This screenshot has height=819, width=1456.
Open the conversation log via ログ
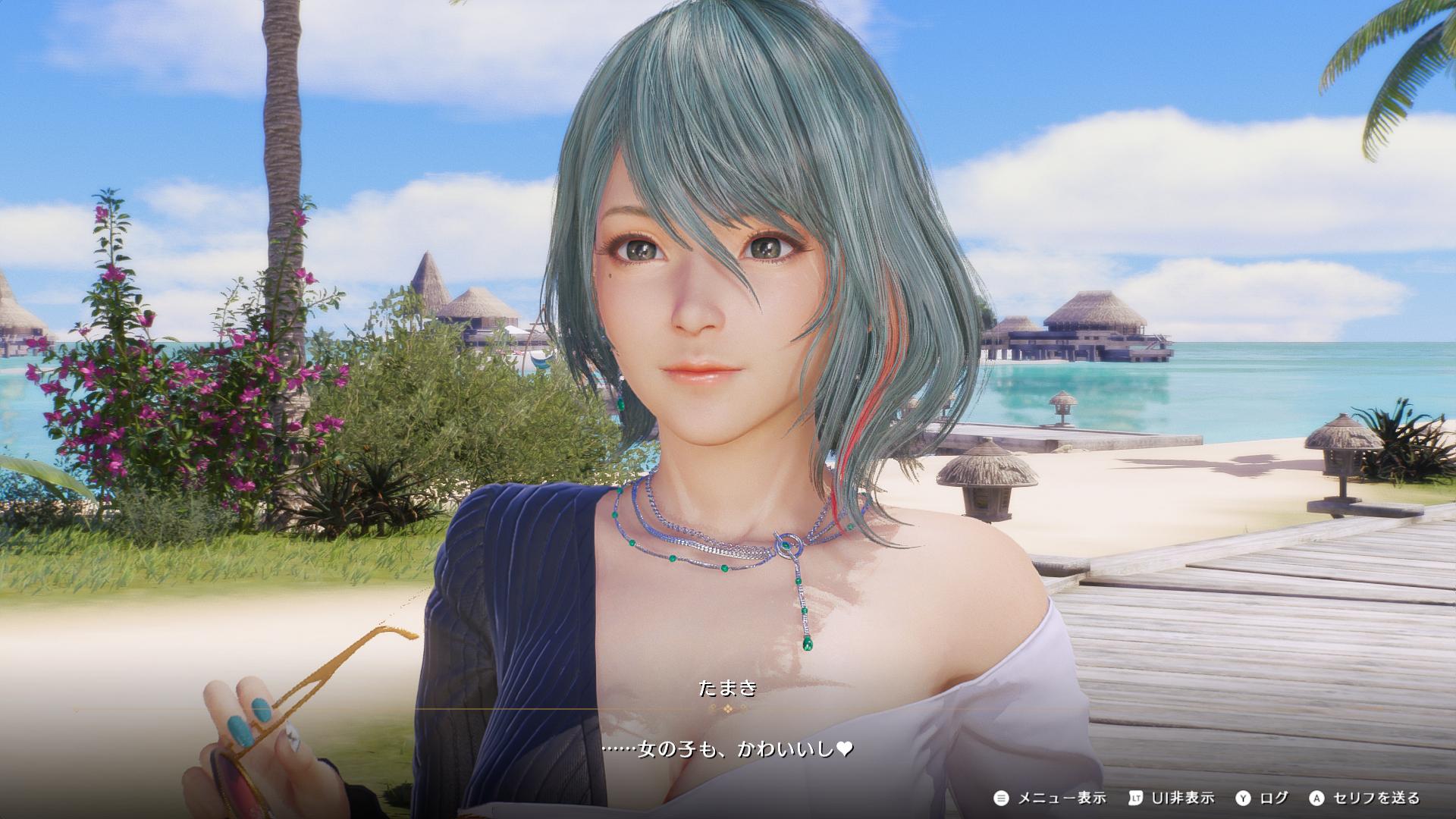click(1274, 799)
